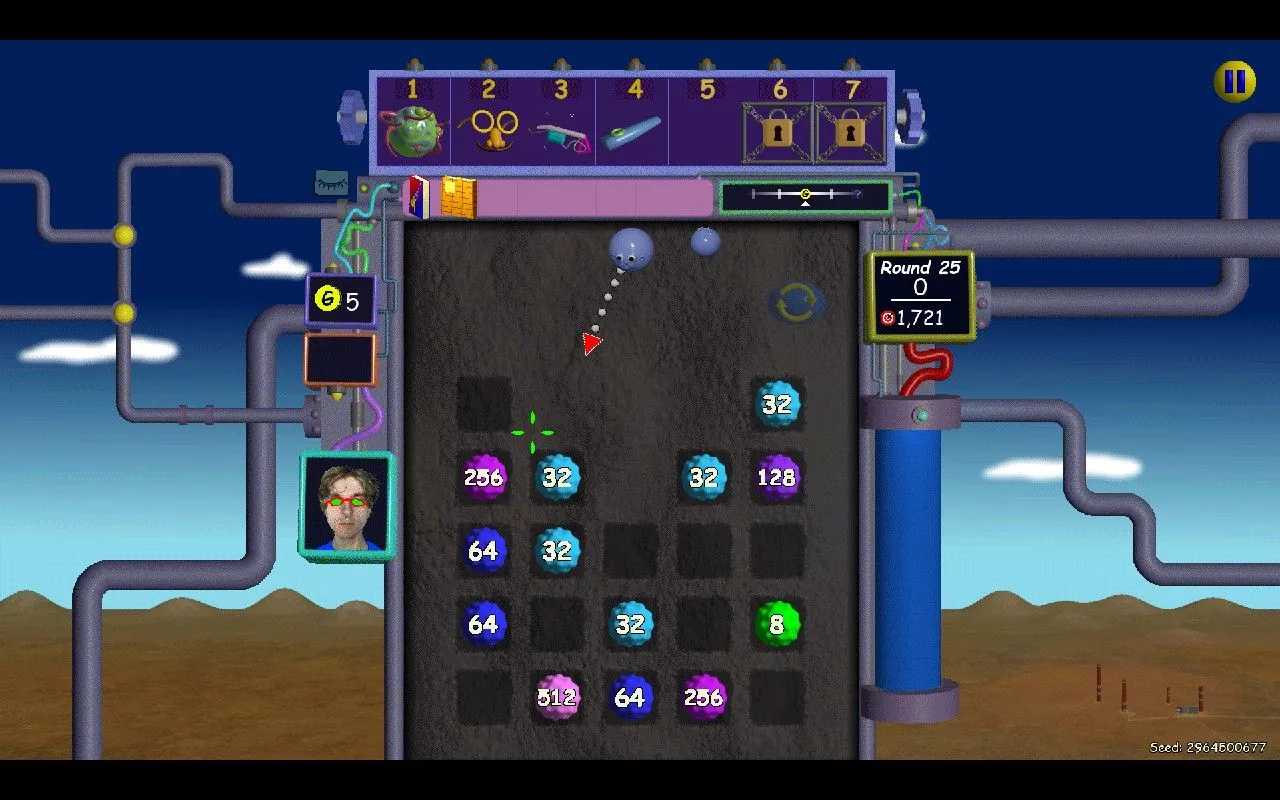Click the padlocked slot 7
The height and width of the screenshot is (800, 1280).
tap(850, 132)
